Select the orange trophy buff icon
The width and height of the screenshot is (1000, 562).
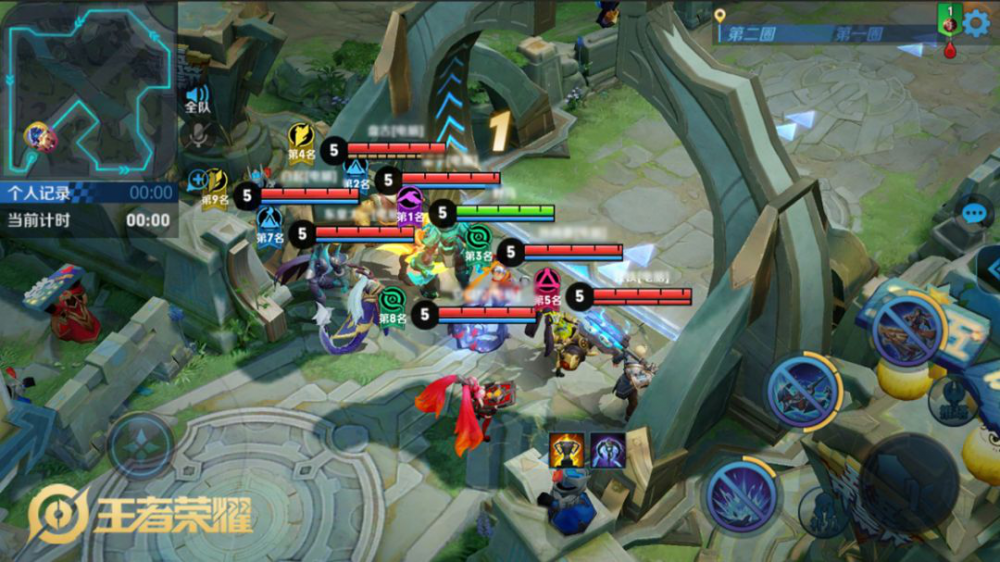pyautogui.click(x=567, y=450)
